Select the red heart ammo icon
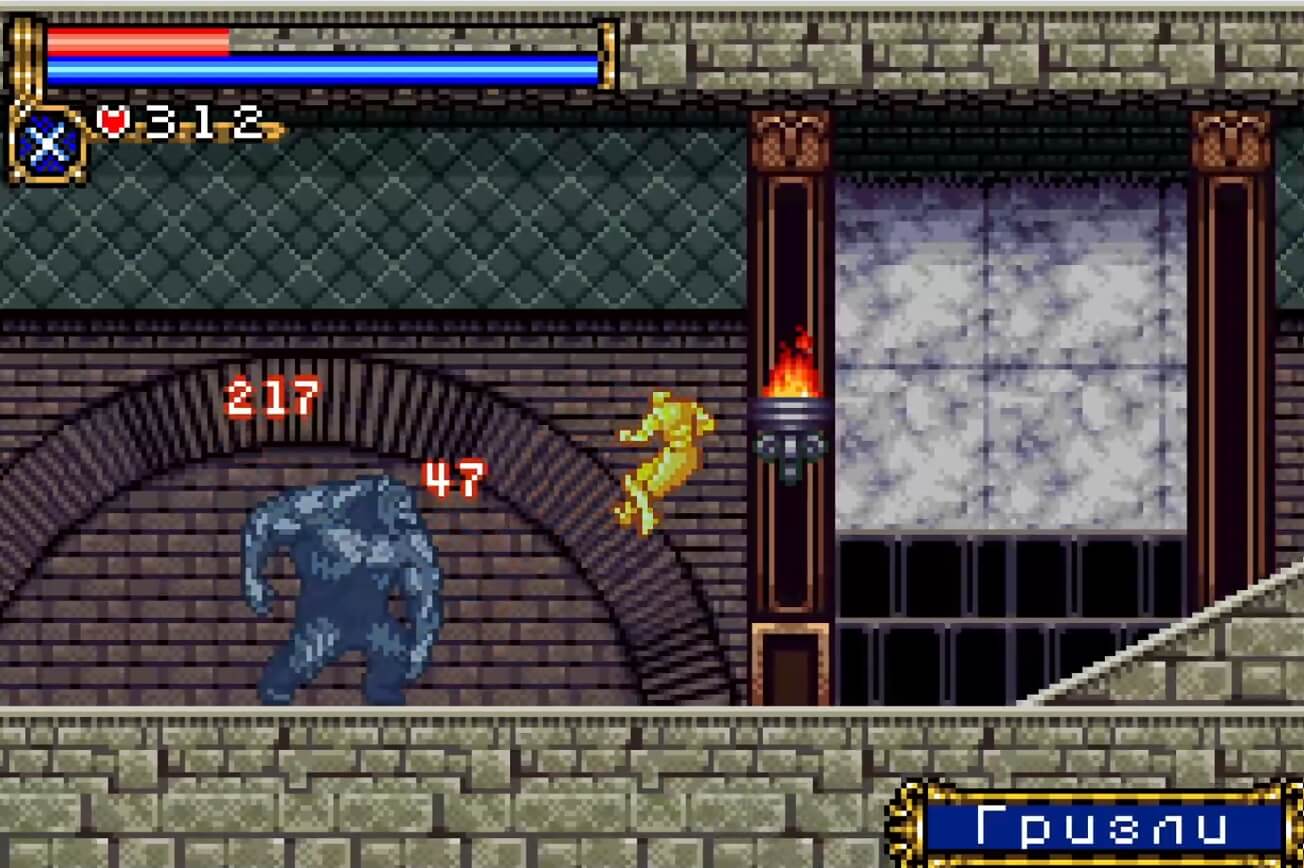Screen dimensions: 1304x868 (114, 119)
